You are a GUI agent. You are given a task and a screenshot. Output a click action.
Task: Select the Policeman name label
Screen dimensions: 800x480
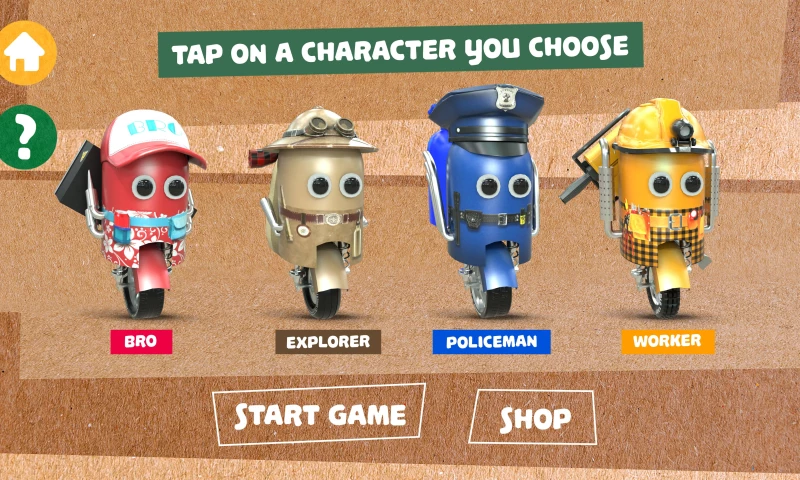492,342
